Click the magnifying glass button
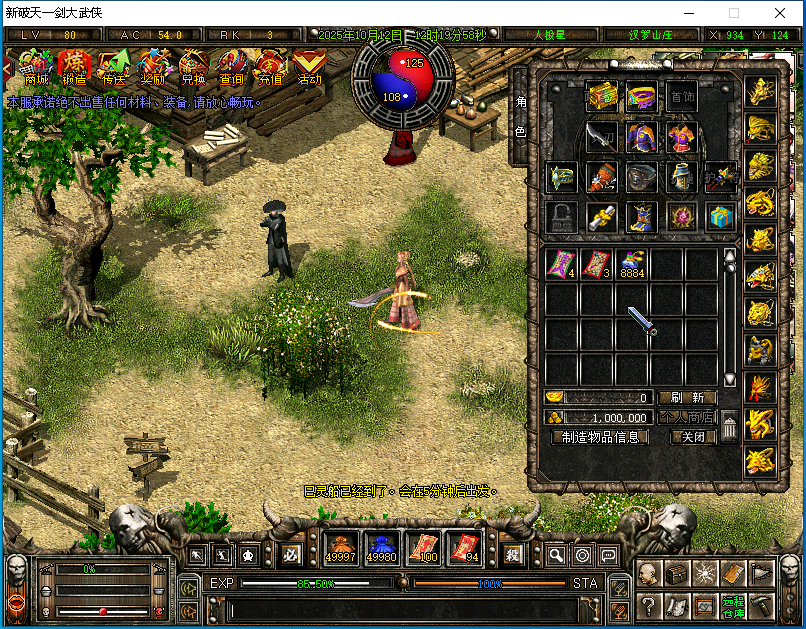The height and width of the screenshot is (629, 806). click(x=555, y=555)
